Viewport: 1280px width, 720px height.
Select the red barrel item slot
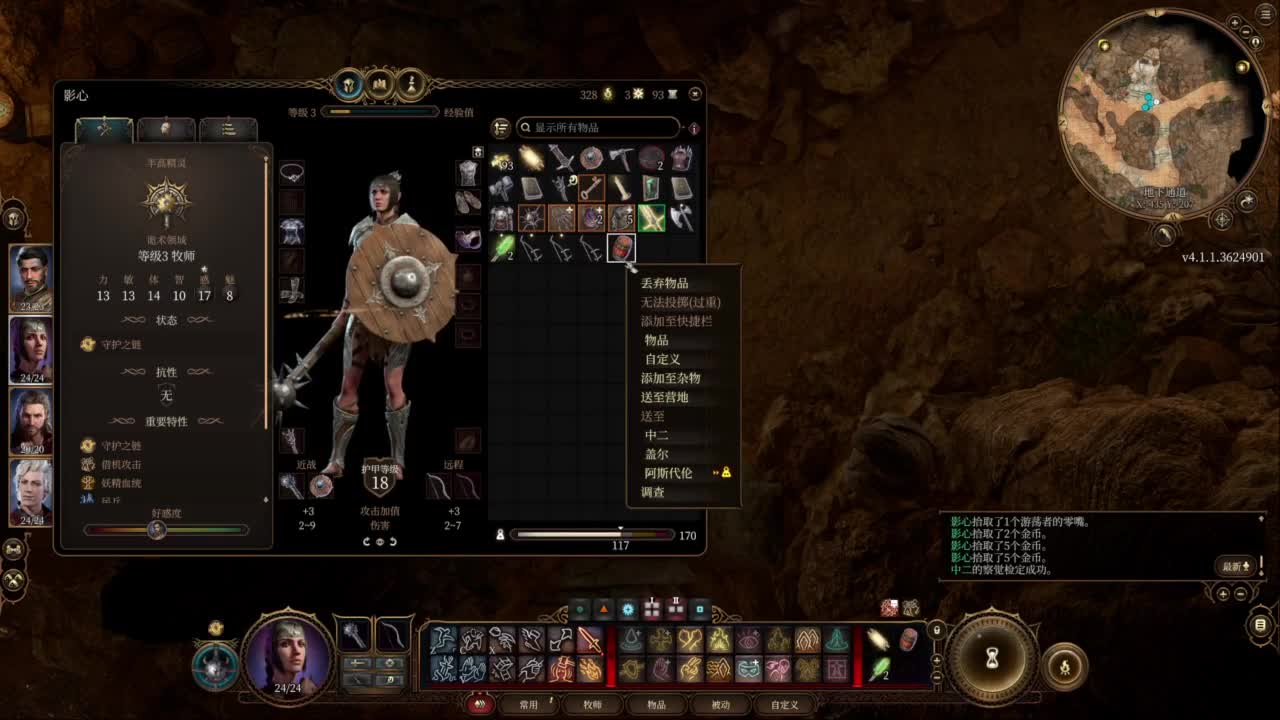621,247
